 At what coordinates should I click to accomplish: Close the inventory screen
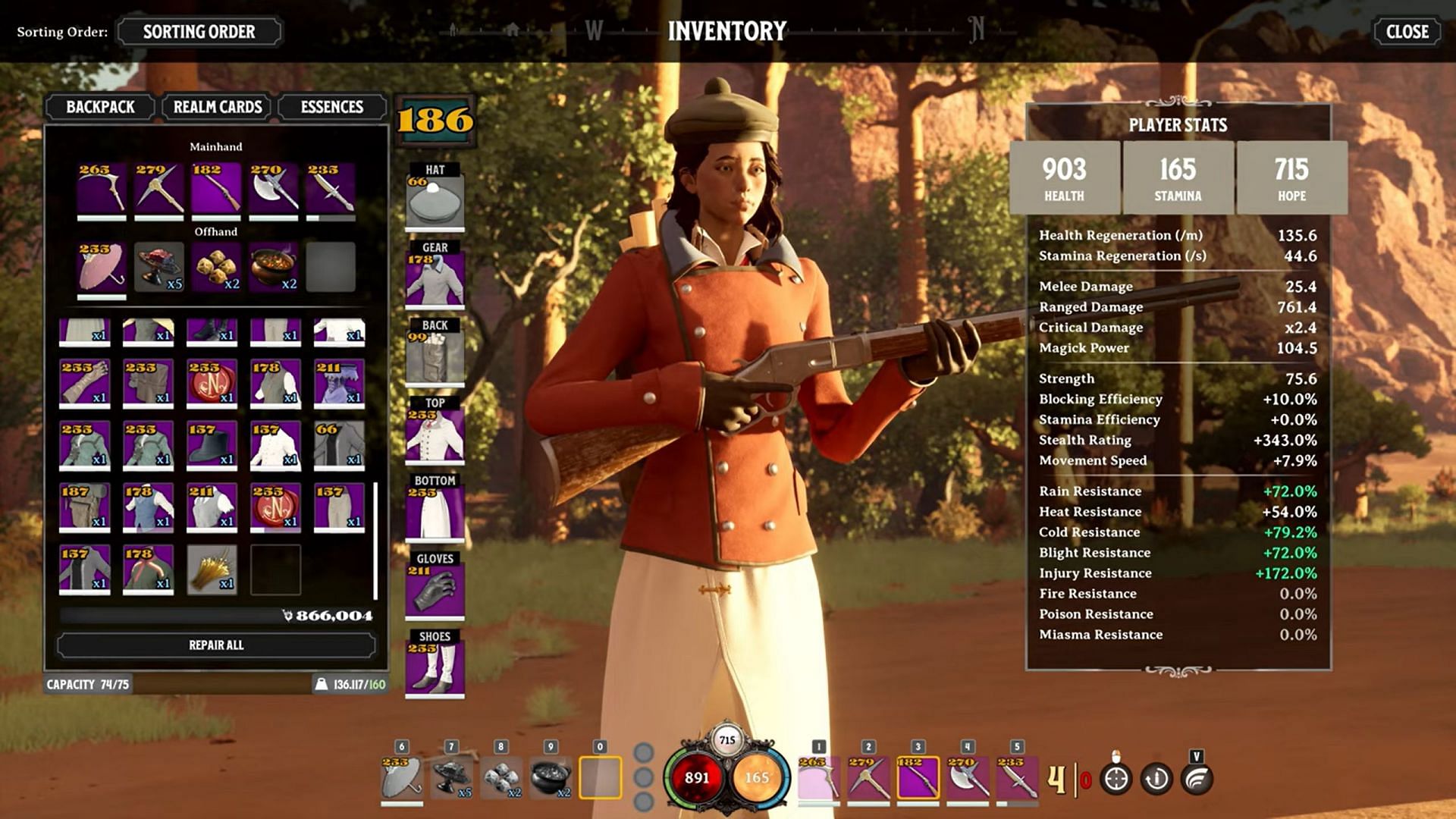tap(1407, 32)
